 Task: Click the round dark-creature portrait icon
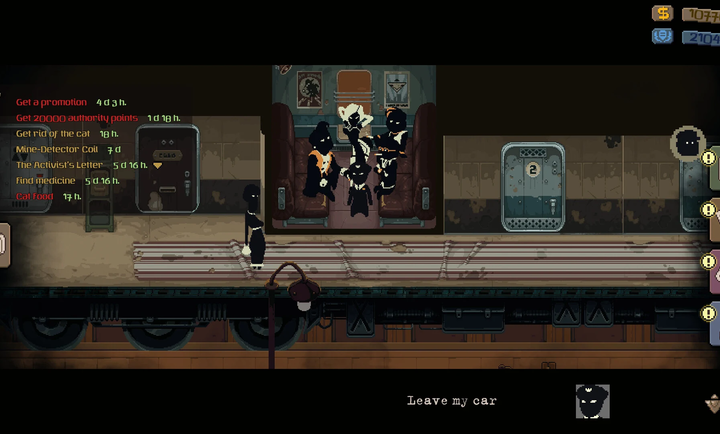click(686, 143)
